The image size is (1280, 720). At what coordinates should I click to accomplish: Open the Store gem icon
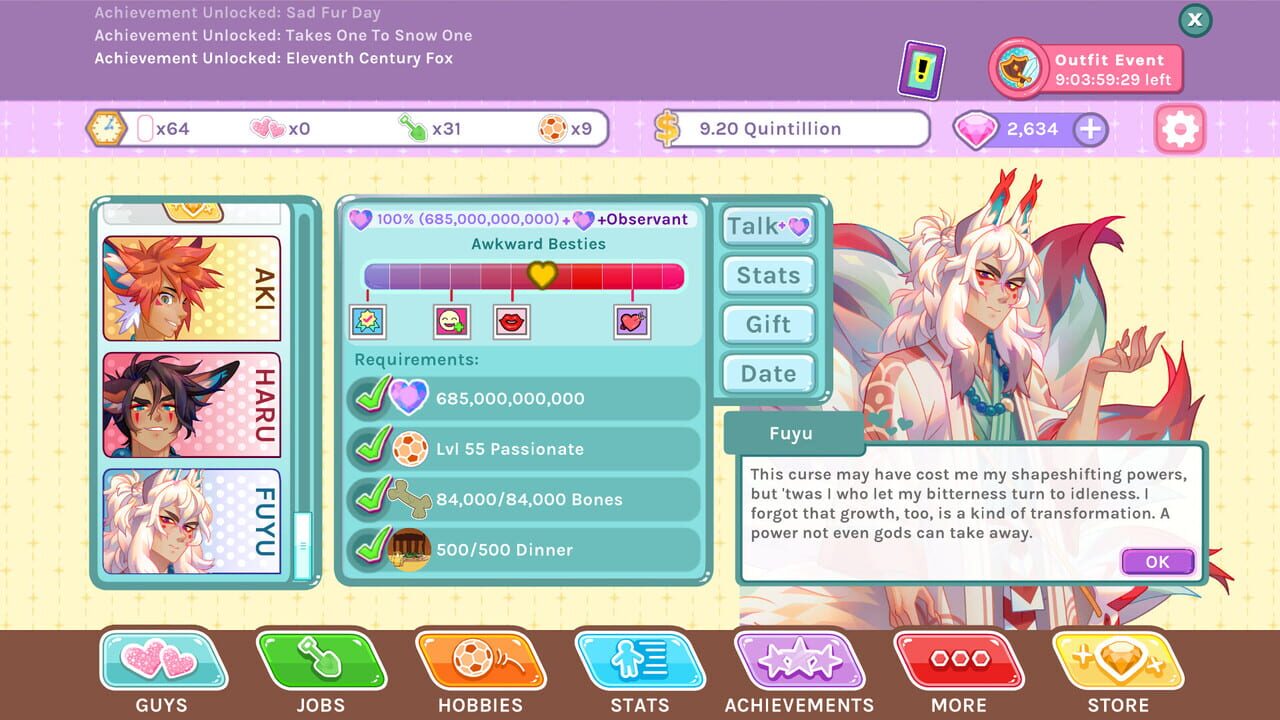(x=1119, y=662)
